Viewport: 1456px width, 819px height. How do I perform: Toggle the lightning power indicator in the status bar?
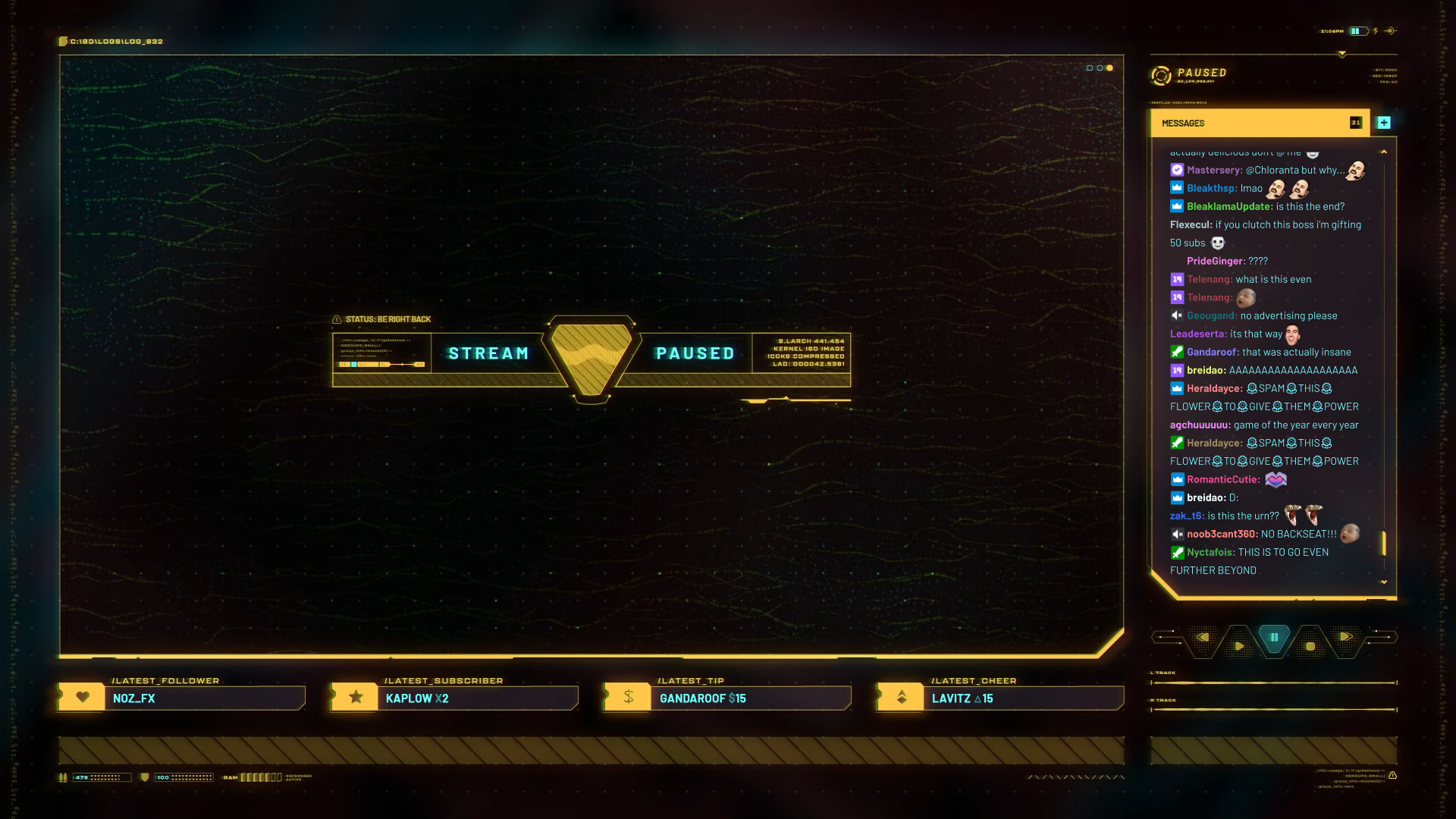[1376, 30]
